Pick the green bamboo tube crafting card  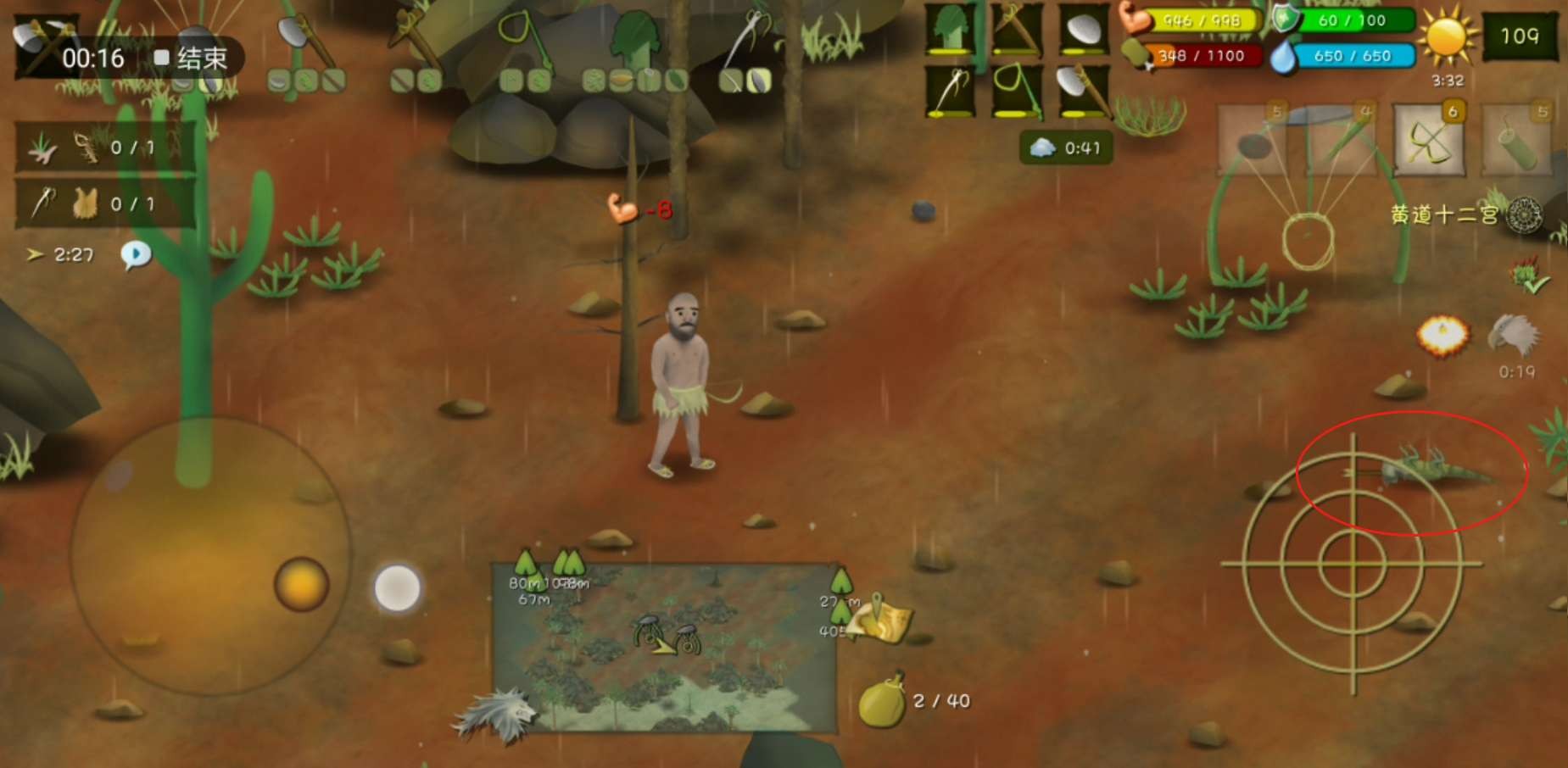pos(1517,141)
